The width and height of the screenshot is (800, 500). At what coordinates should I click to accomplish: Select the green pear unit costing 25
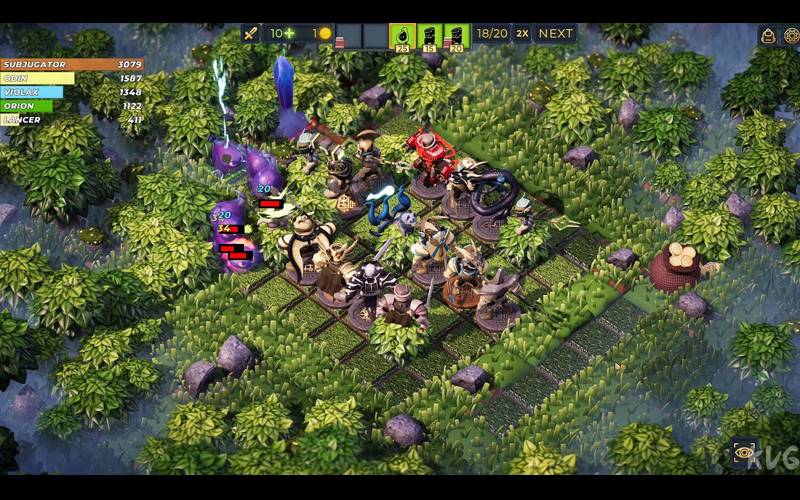[x=402, y=37]
